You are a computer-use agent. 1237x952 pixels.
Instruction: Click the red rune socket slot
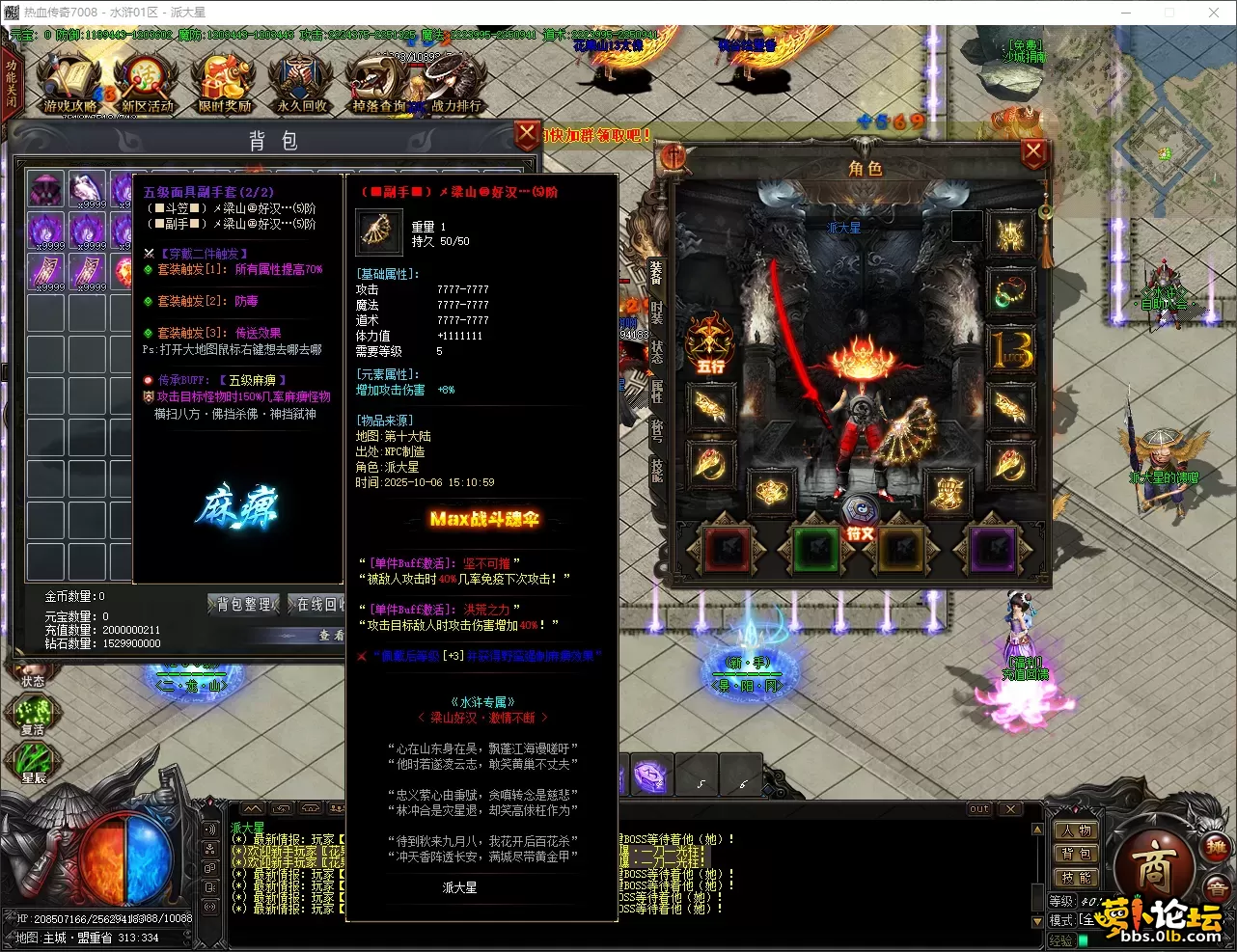[x=727, y=551]
